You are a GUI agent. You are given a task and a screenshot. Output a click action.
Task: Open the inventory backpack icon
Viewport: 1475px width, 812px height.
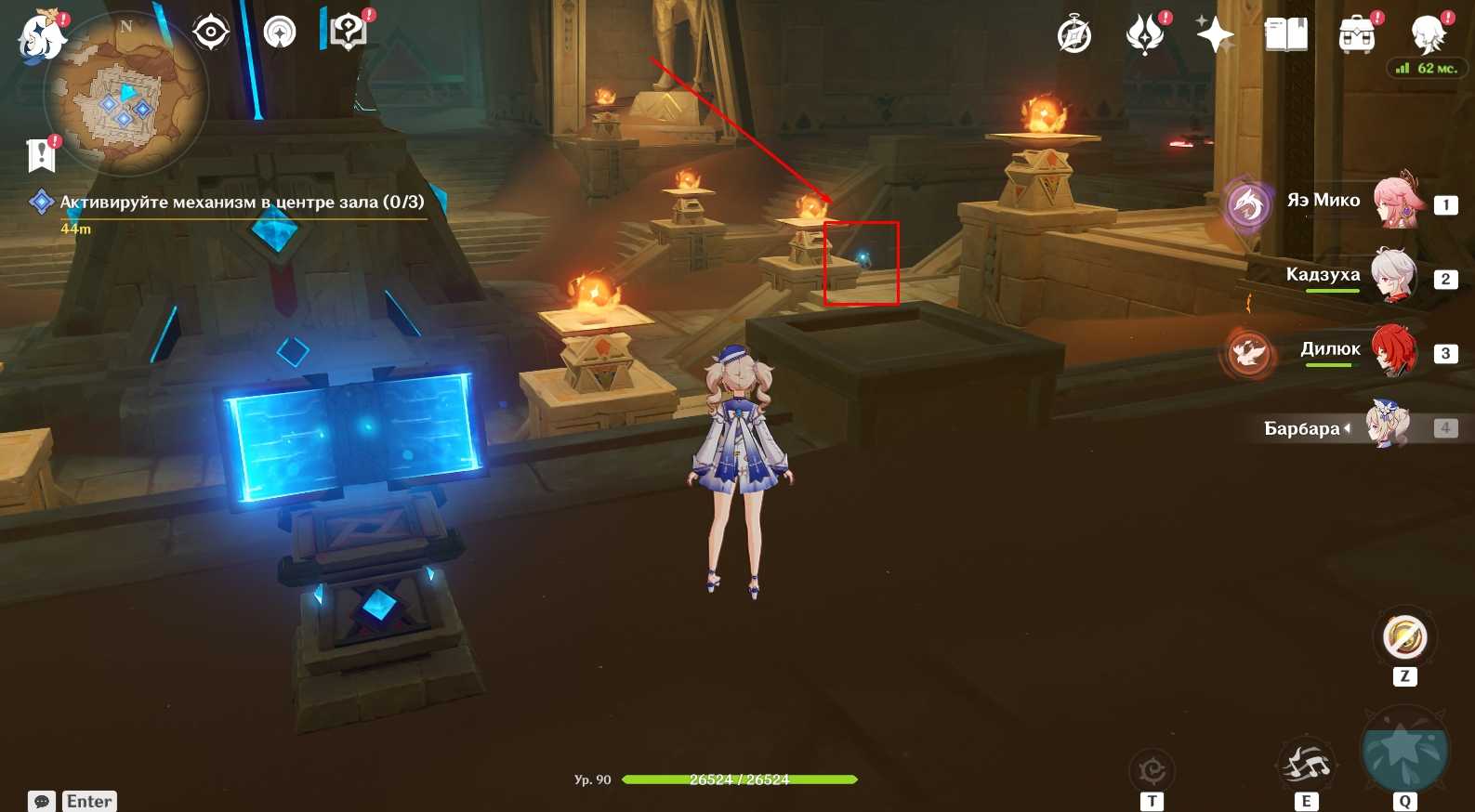pos(1357,35)
